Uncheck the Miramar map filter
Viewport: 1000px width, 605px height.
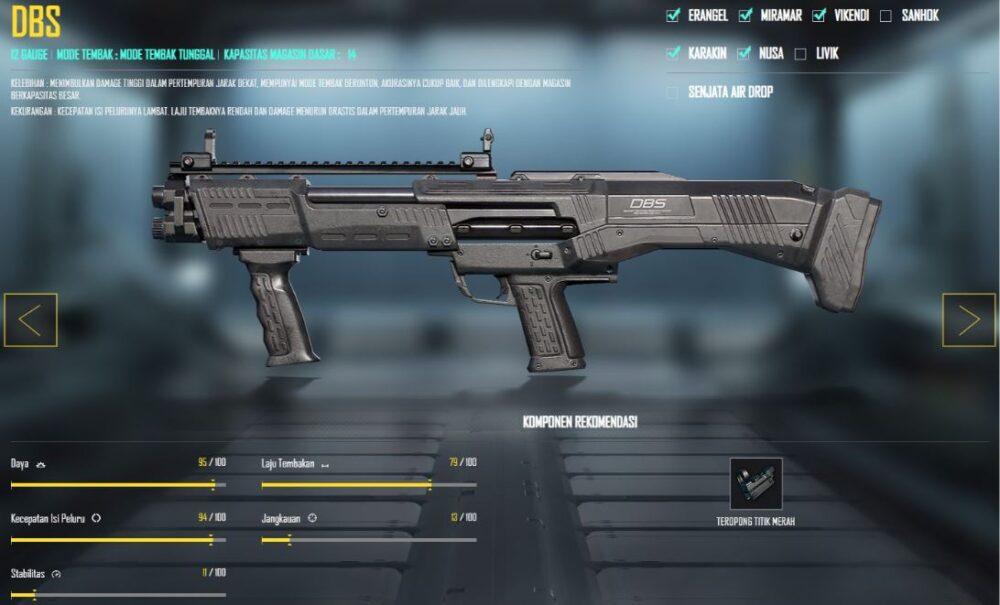click(745, 15)
